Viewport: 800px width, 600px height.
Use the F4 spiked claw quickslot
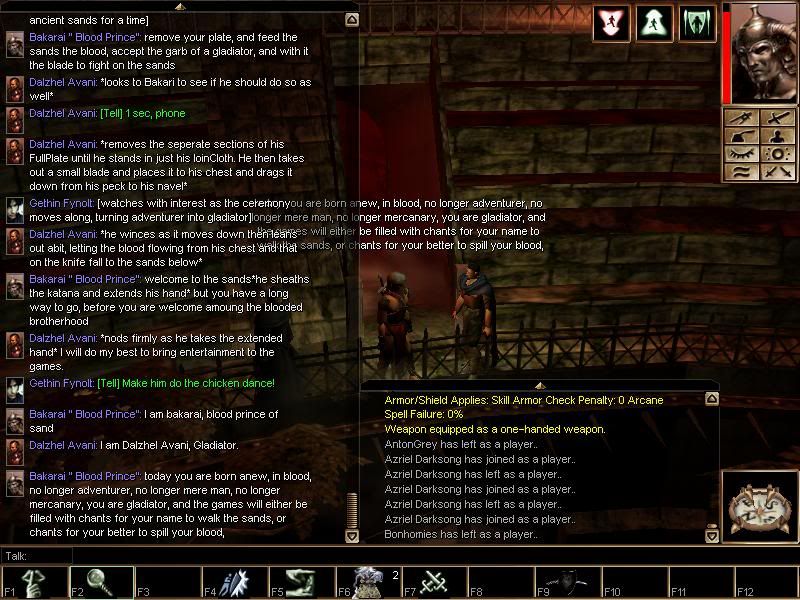(233, 581)
